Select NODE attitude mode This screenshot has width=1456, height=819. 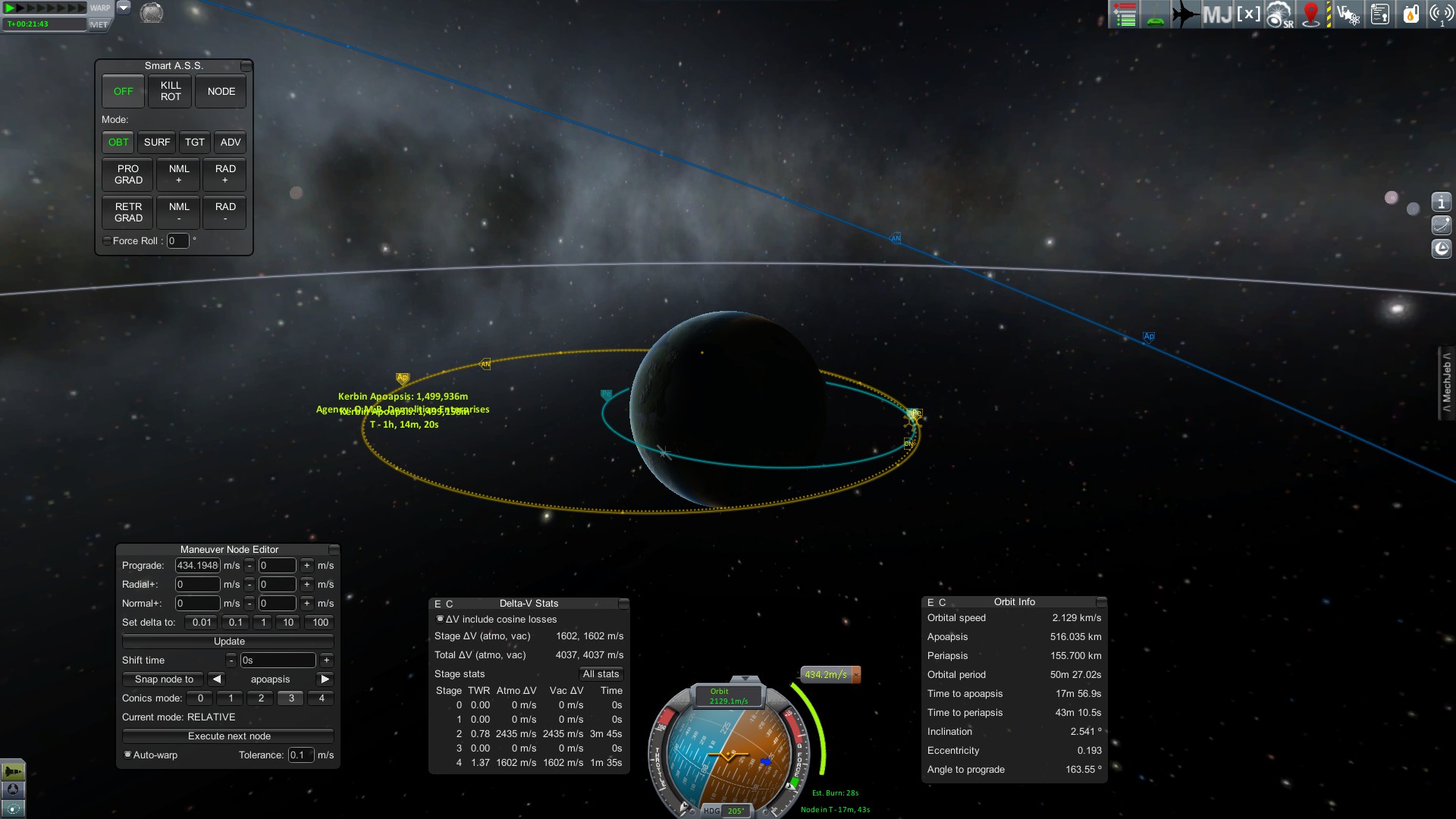click(221, 91)
